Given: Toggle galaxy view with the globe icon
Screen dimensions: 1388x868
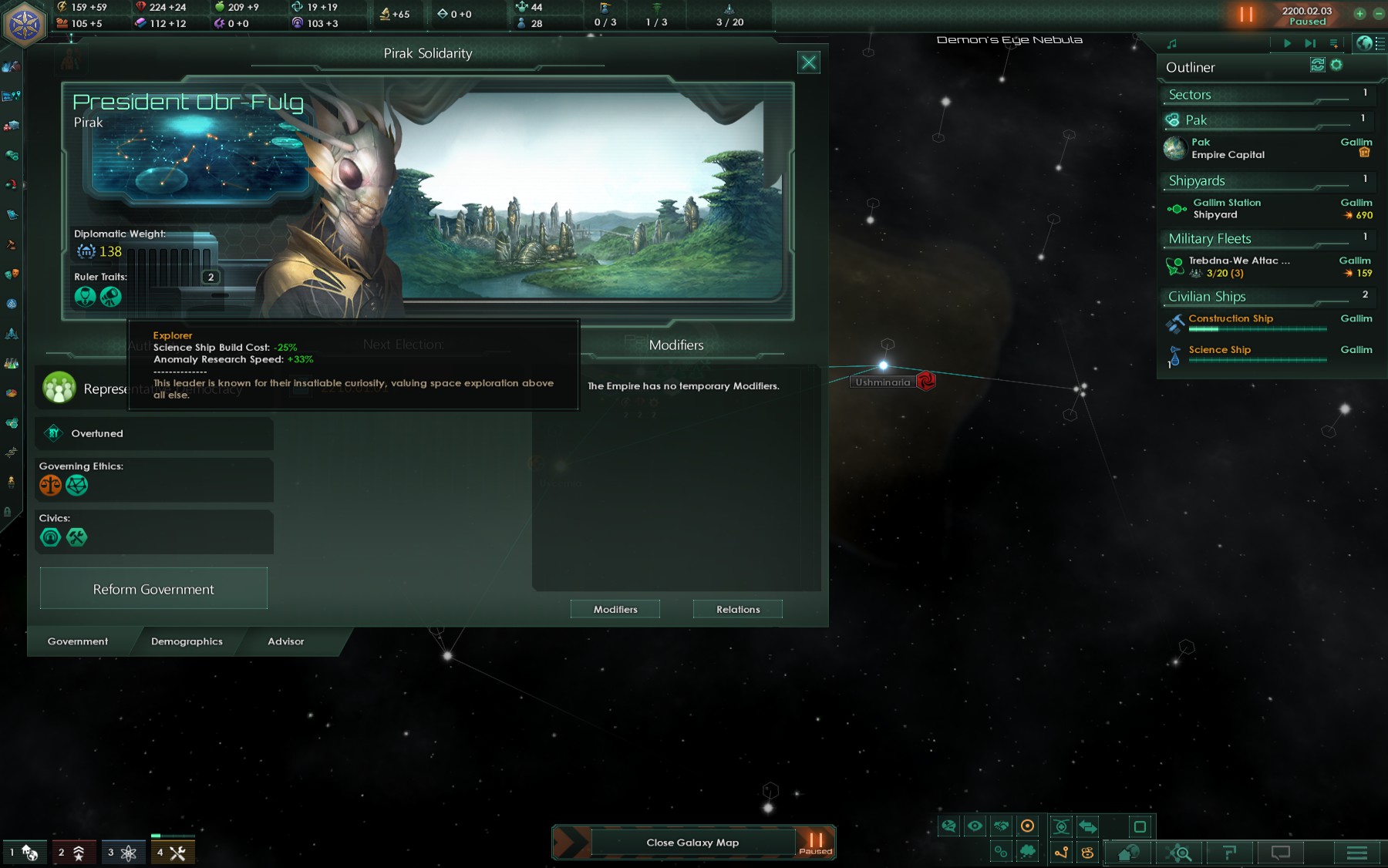Looking at the screenshot, I should point(1366,43).
